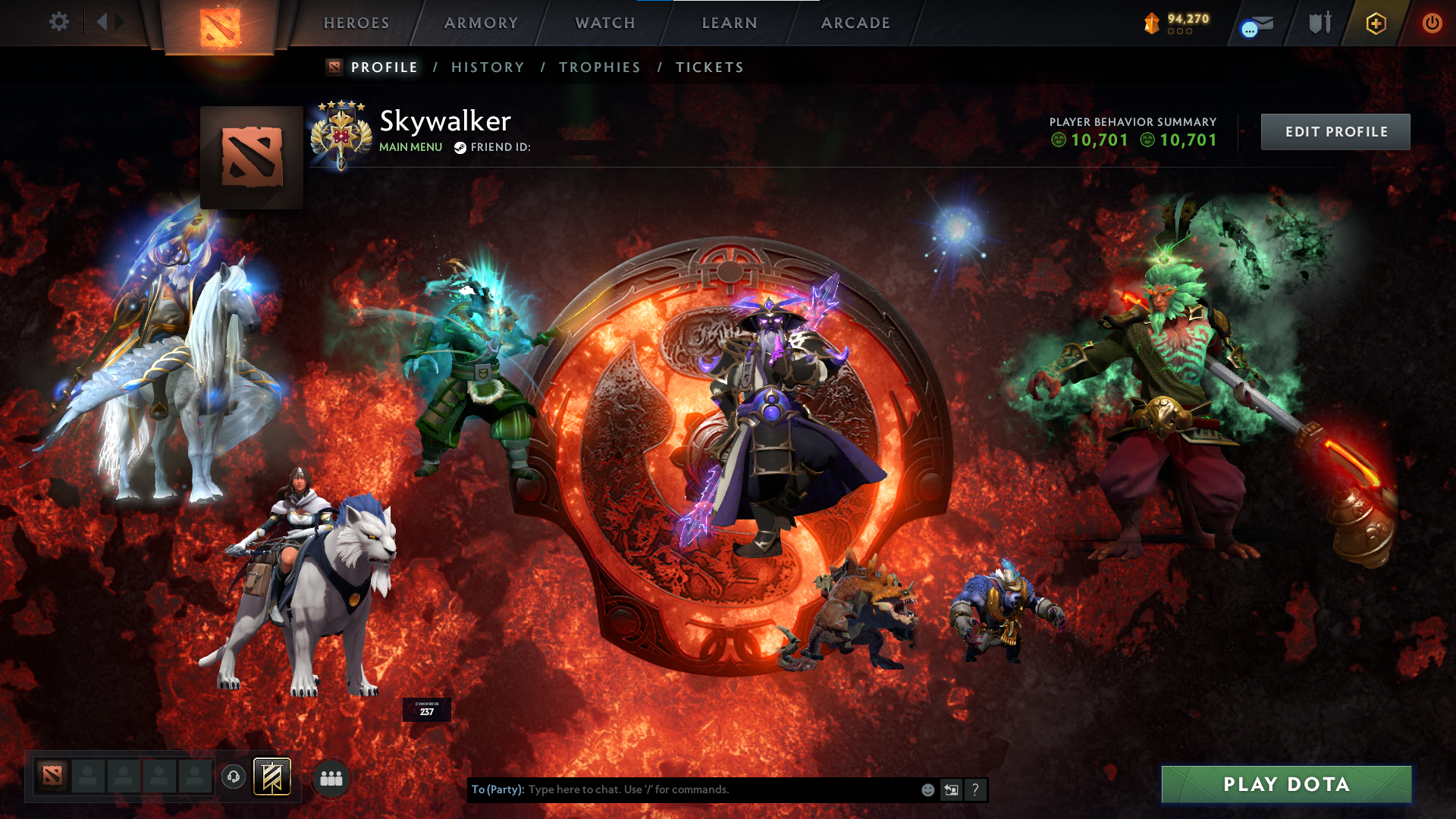Toggle the screenshot share icon beside chat
Screen dimensions: 1456x819
point(951,789)
